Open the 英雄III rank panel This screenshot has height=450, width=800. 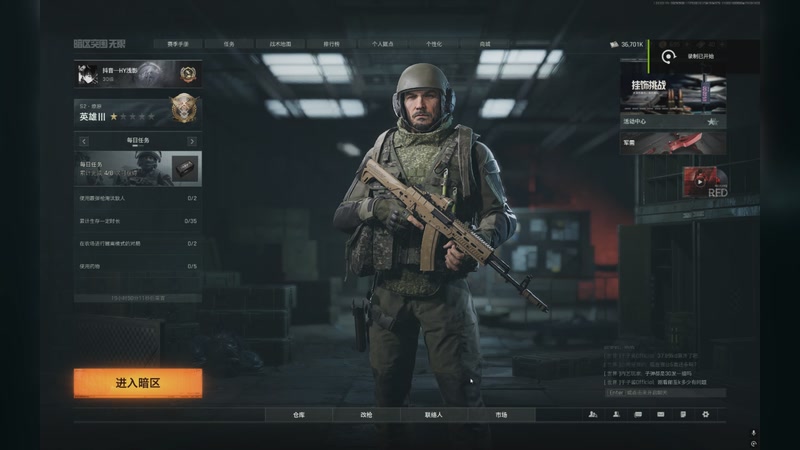(x=138, y=111)
